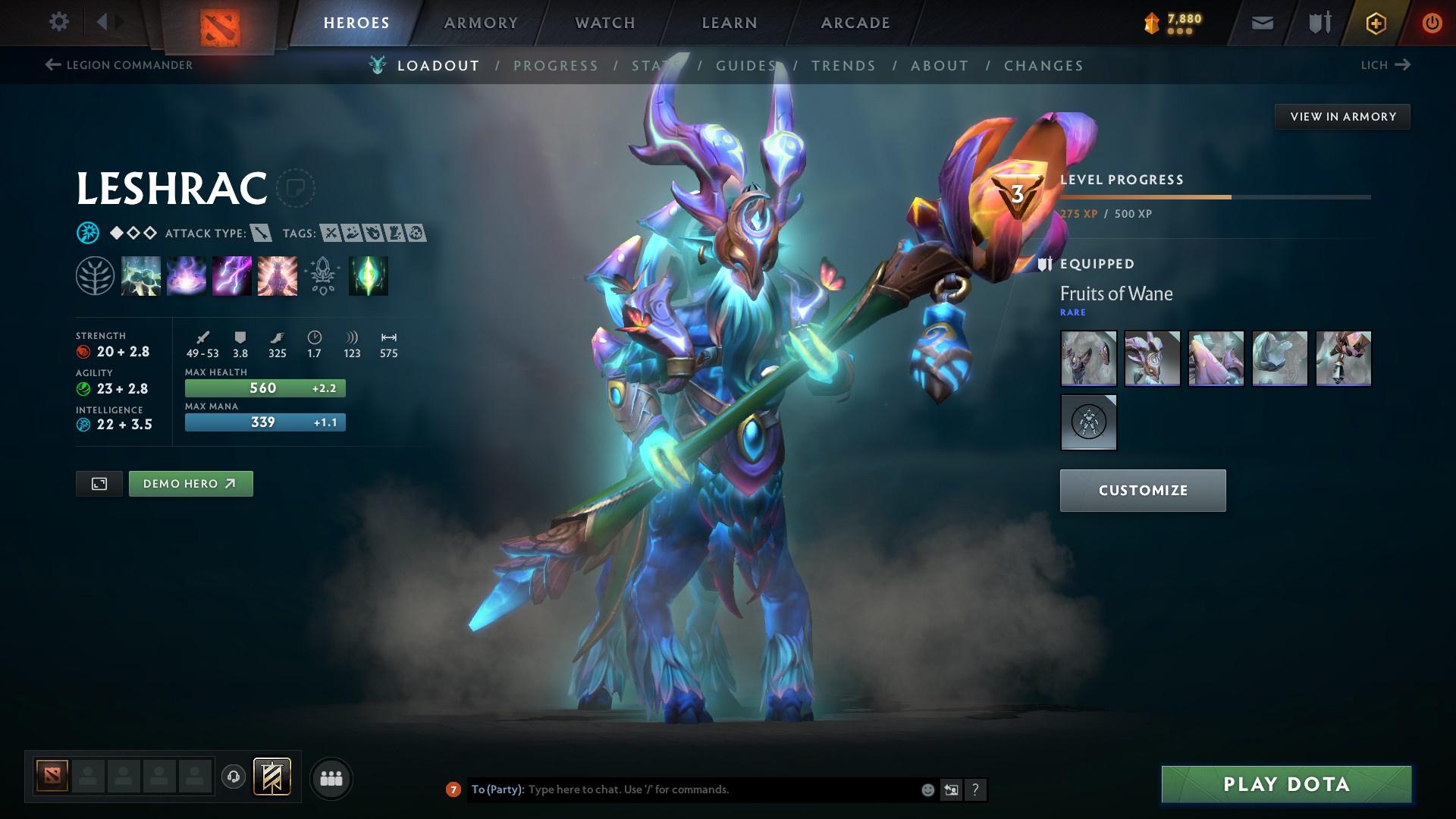Open the Customize loadout button
The height and width of the screenshot is (819, 1456).
click(x=1142, y=491)
